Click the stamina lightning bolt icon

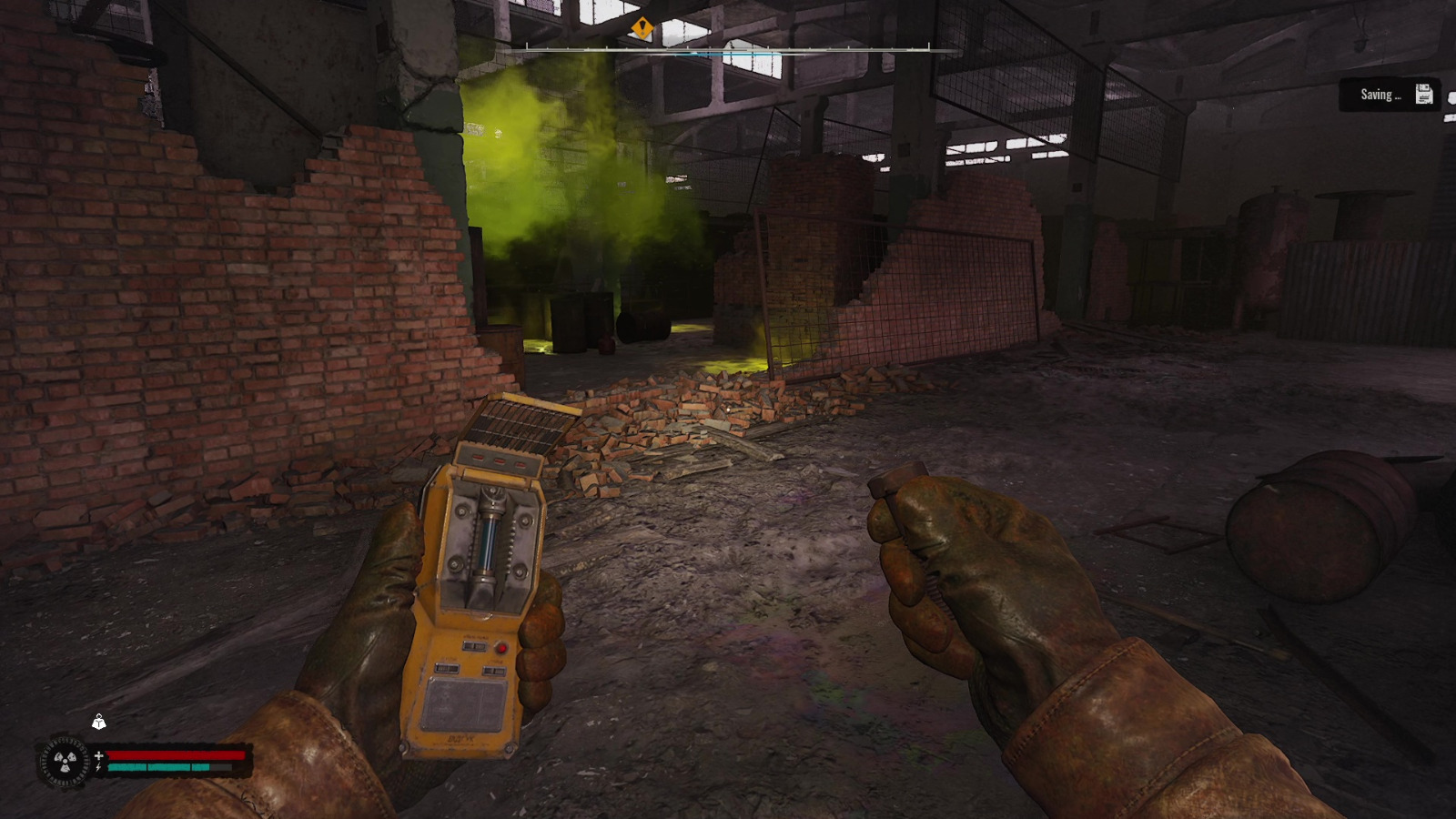[98, 767]
